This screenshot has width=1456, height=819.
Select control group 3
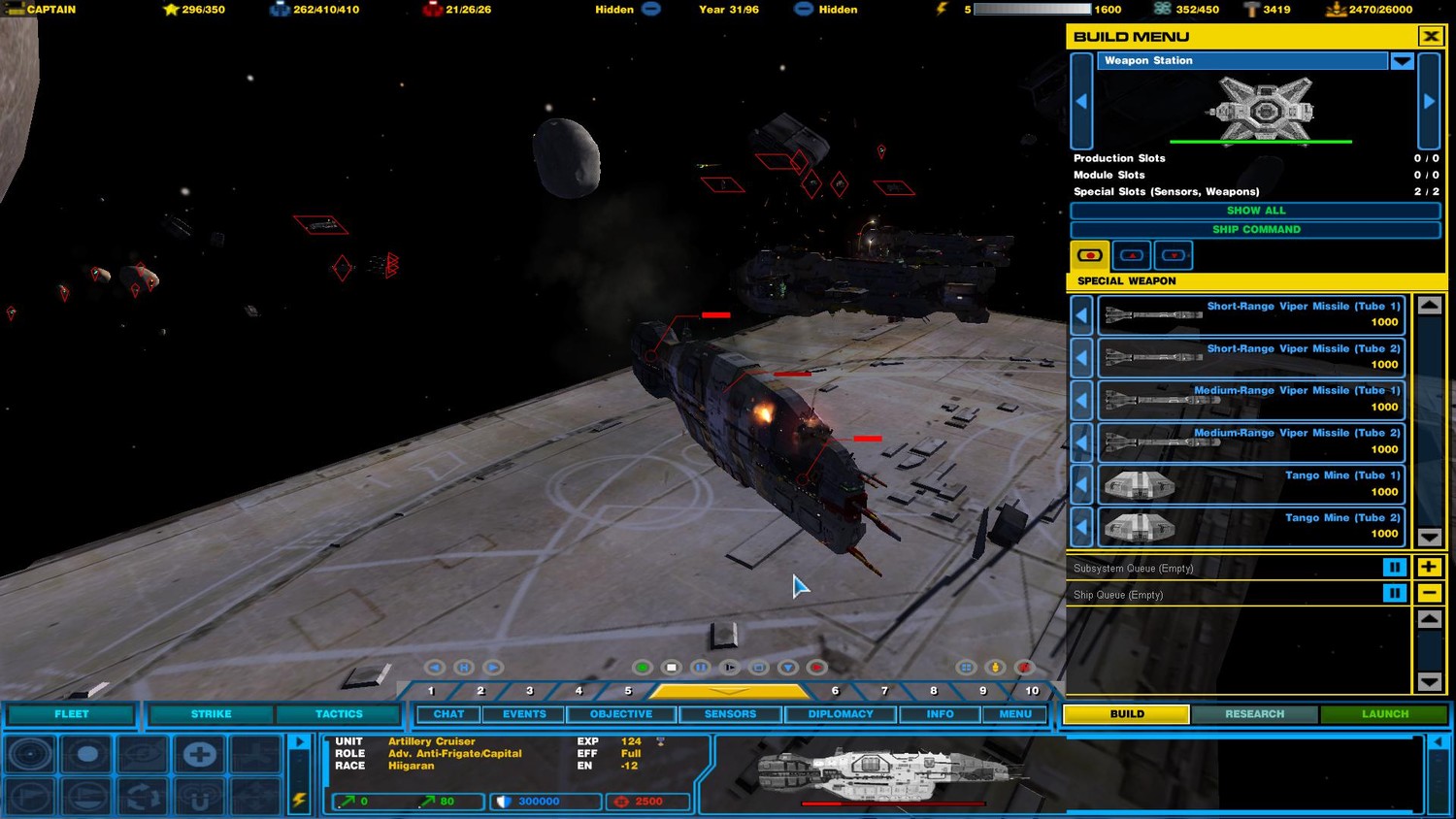pyautogui.click(x=529, y=691)
